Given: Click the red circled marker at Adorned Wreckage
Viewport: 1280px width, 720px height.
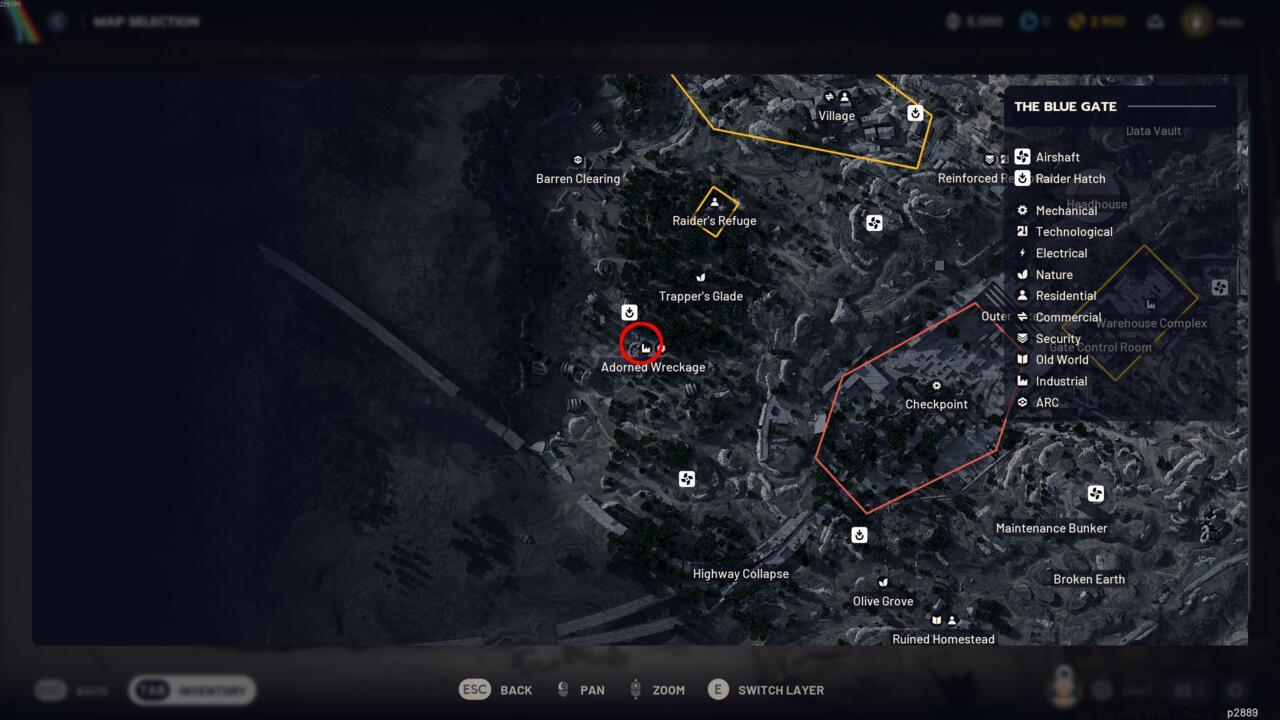Looking at the screenshot, I should click(644, 346).
